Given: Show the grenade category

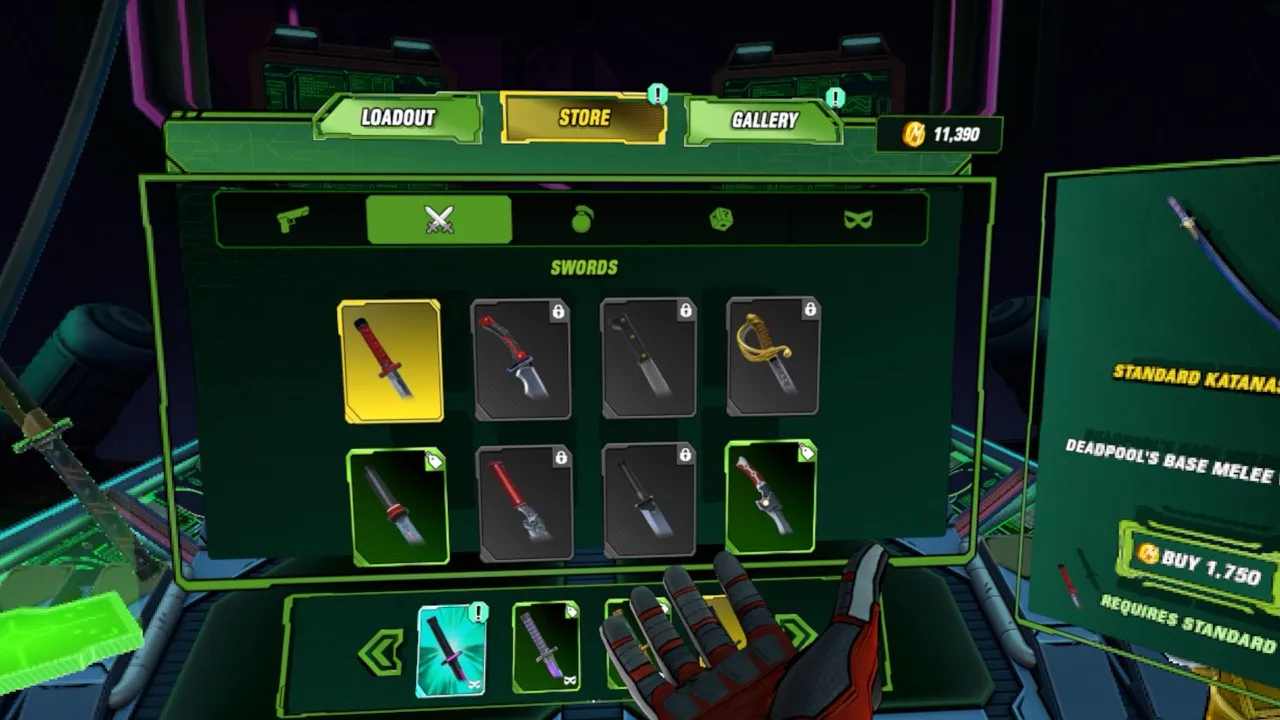Looking at the screenshot, I should click(582, 219).
